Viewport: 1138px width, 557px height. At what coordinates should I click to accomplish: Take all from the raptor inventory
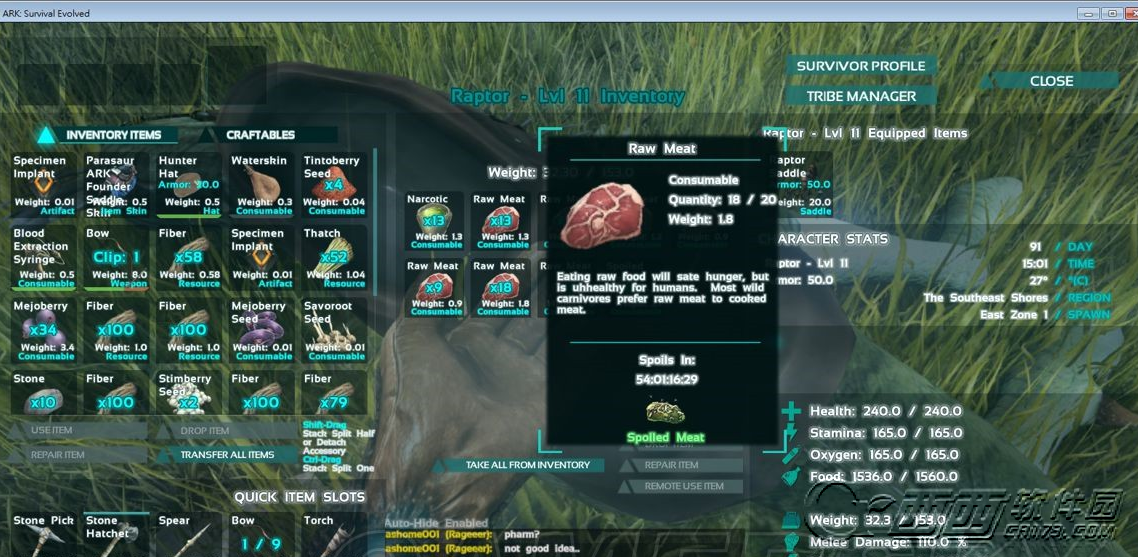pos(528,465)
